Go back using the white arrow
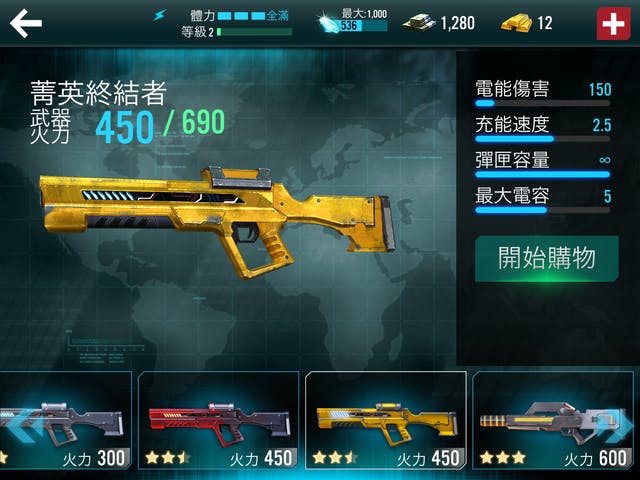 [x=26, y=23]
